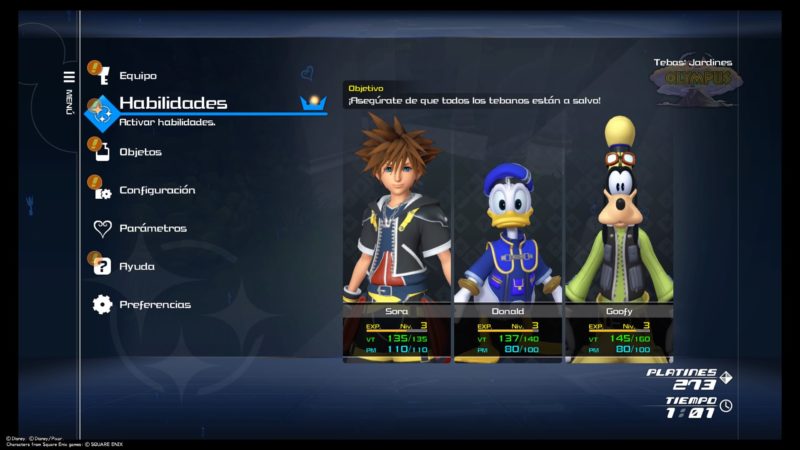
Task: Open Preferencias with the gear icon
Action: tap(154, 304)
